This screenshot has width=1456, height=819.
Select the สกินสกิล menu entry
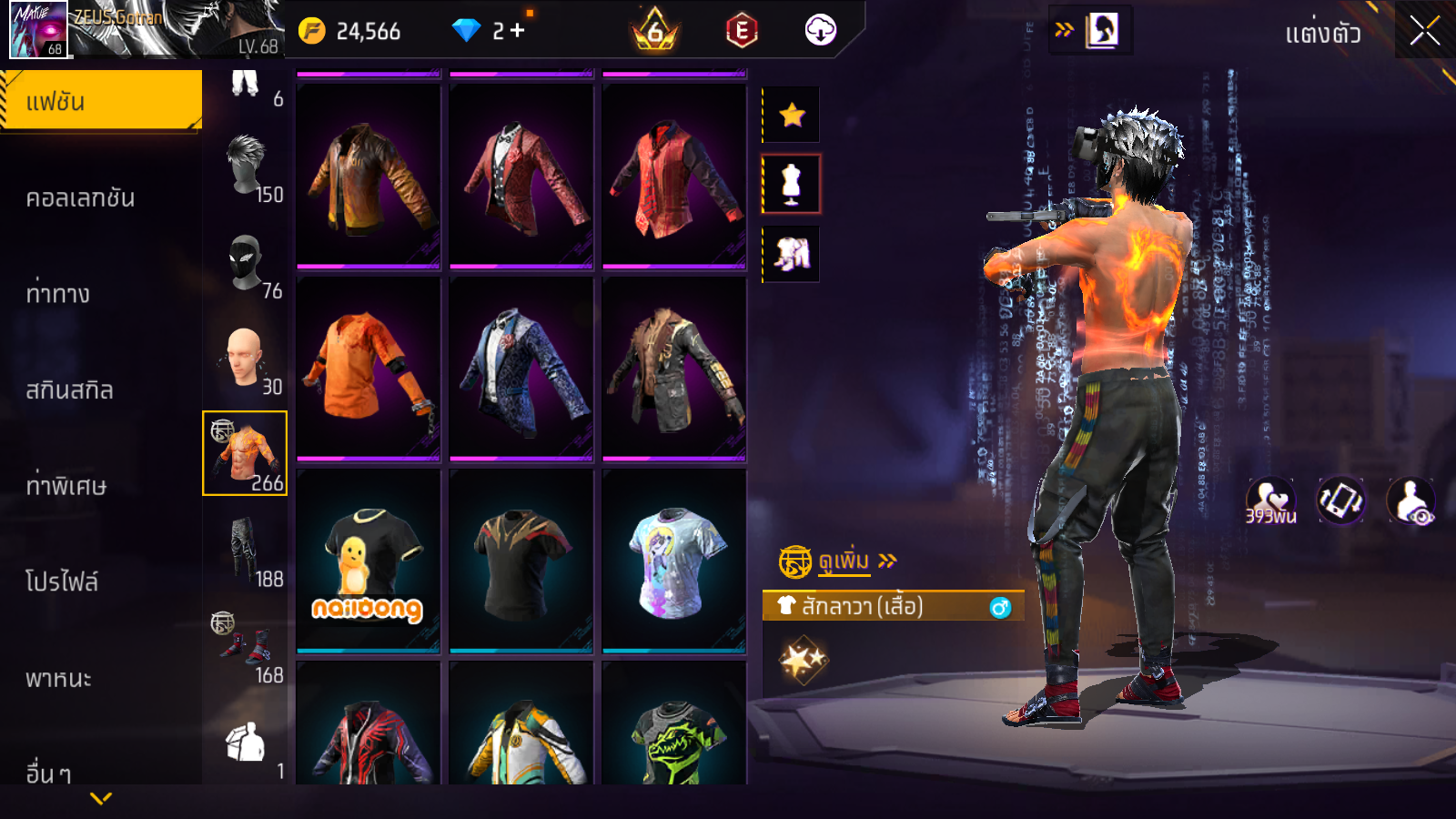(70, 390)
